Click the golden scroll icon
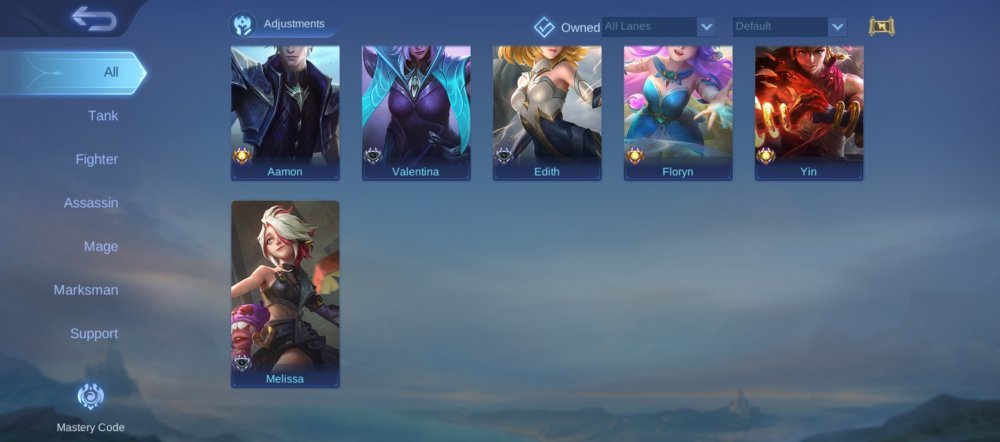Screen dimensions: 1000x442 tap(881, 27)
